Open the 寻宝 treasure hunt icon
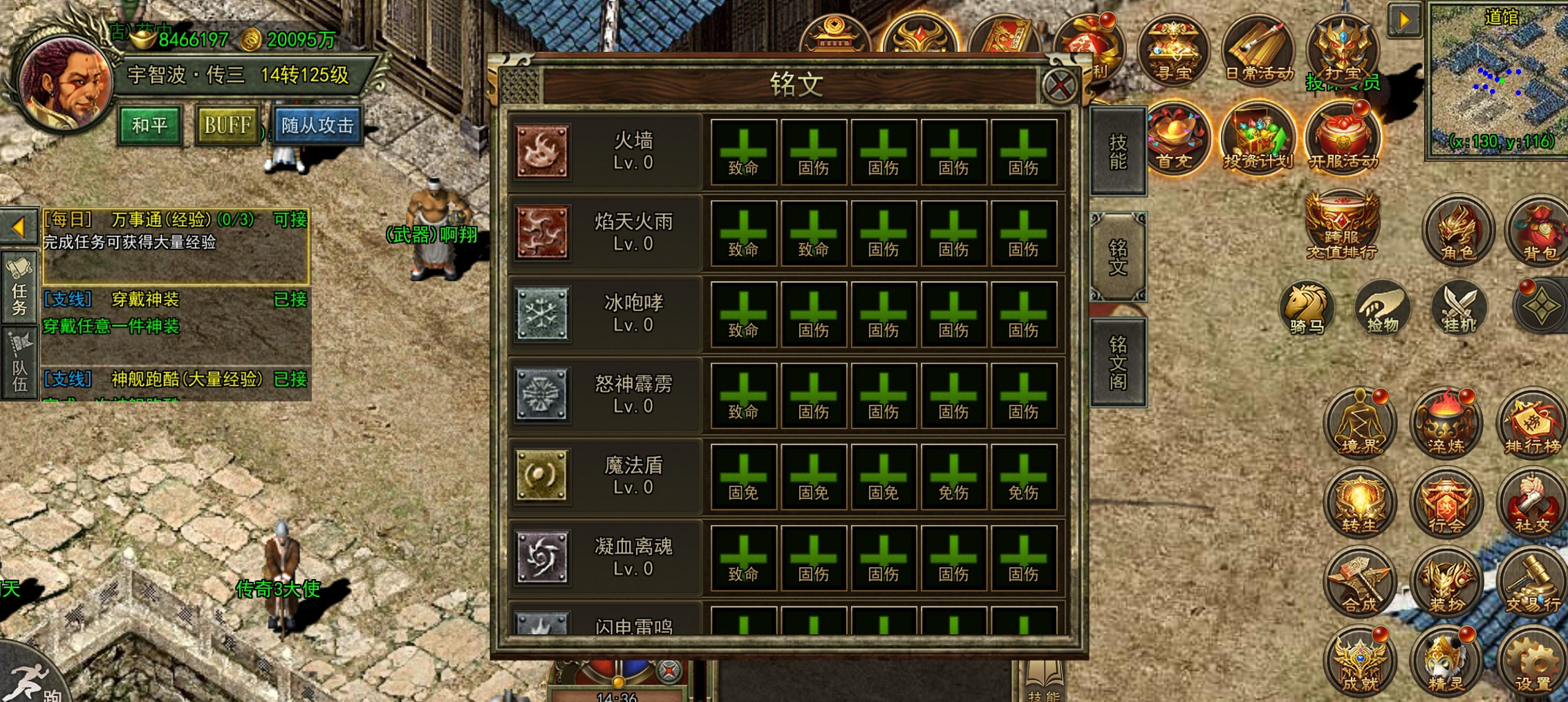This screenshot has height=702, width=1568. coord(1173,50)
